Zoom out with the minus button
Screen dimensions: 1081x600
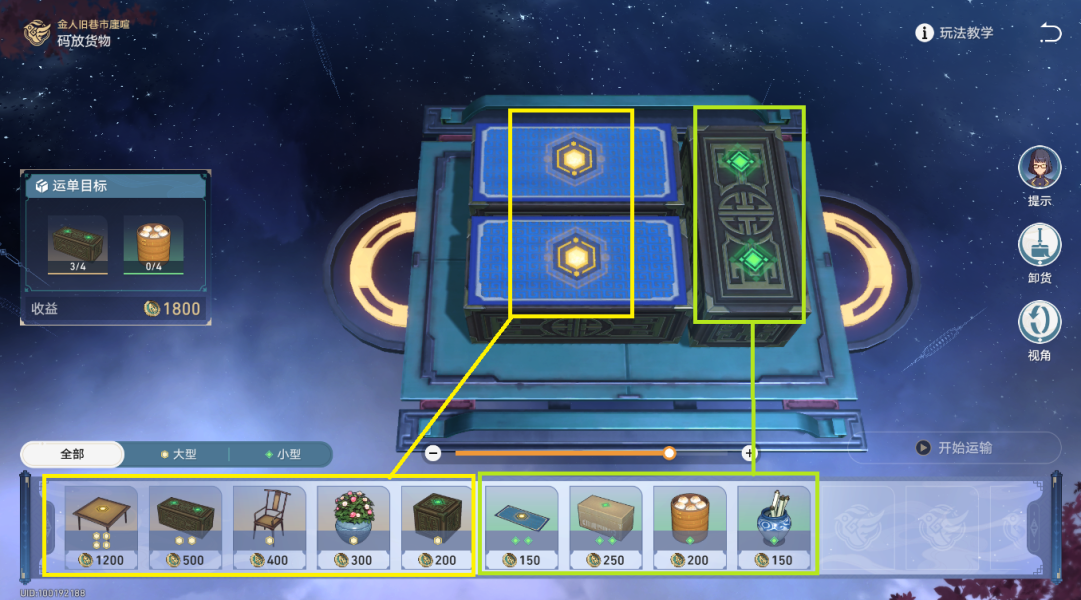pos(433,453)
